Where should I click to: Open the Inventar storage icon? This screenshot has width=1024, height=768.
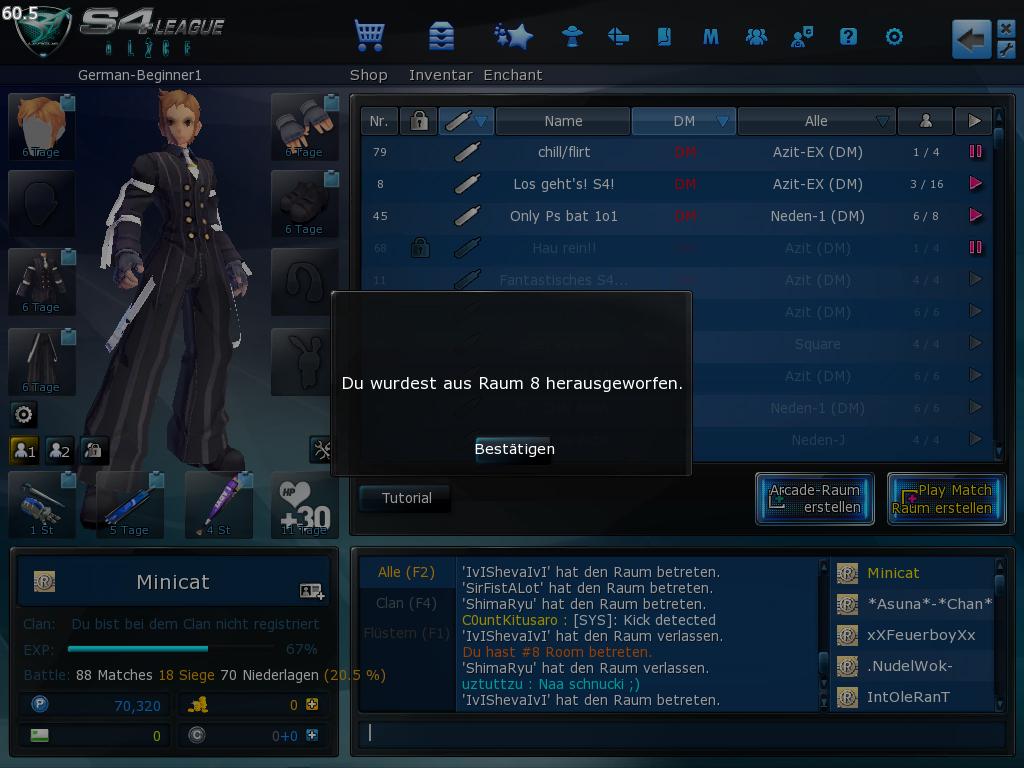pyautogui.click(x=441, y=37)
